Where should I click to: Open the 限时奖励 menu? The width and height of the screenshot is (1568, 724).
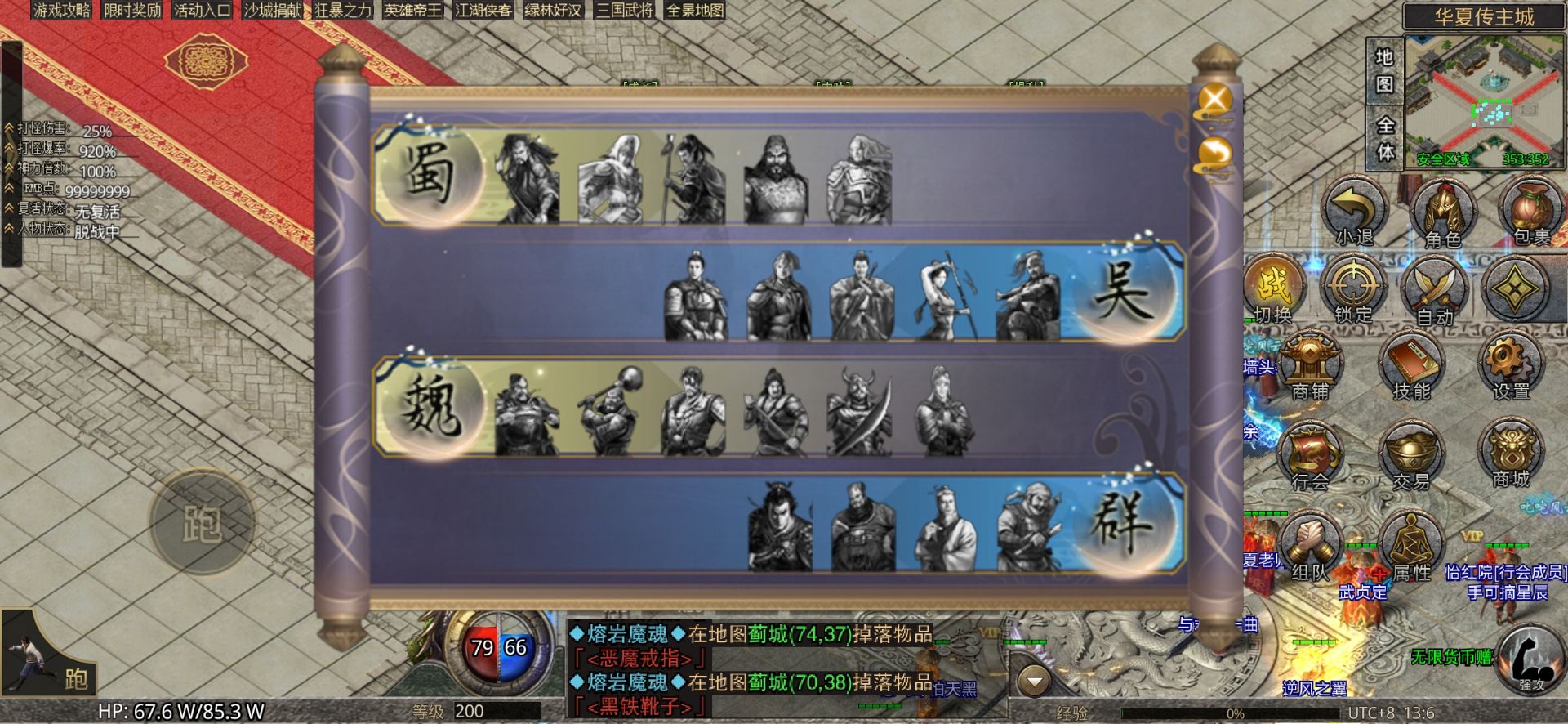pyautogui.click(x=132, y=11)
